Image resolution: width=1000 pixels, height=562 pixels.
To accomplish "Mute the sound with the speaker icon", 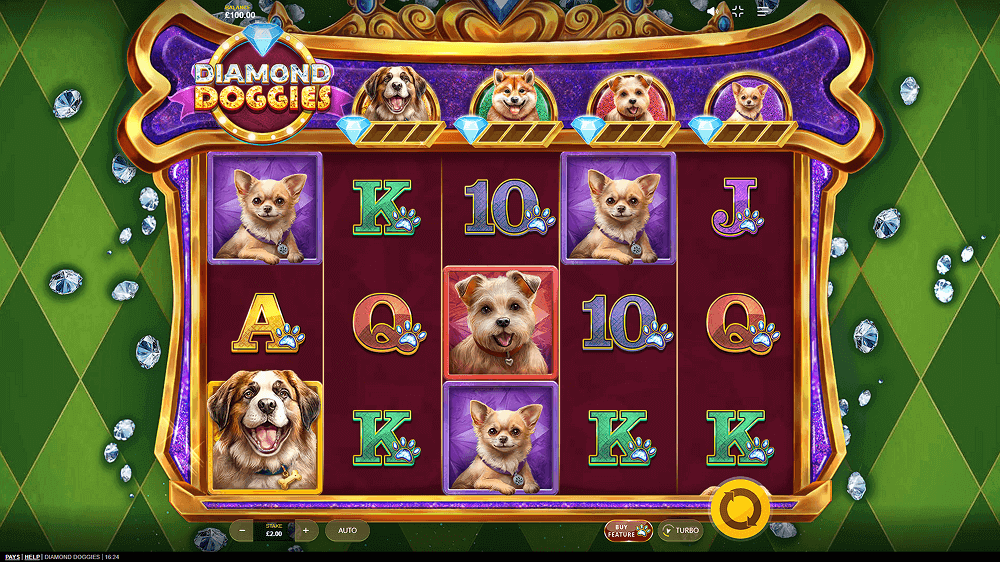I will pos(713,11).
